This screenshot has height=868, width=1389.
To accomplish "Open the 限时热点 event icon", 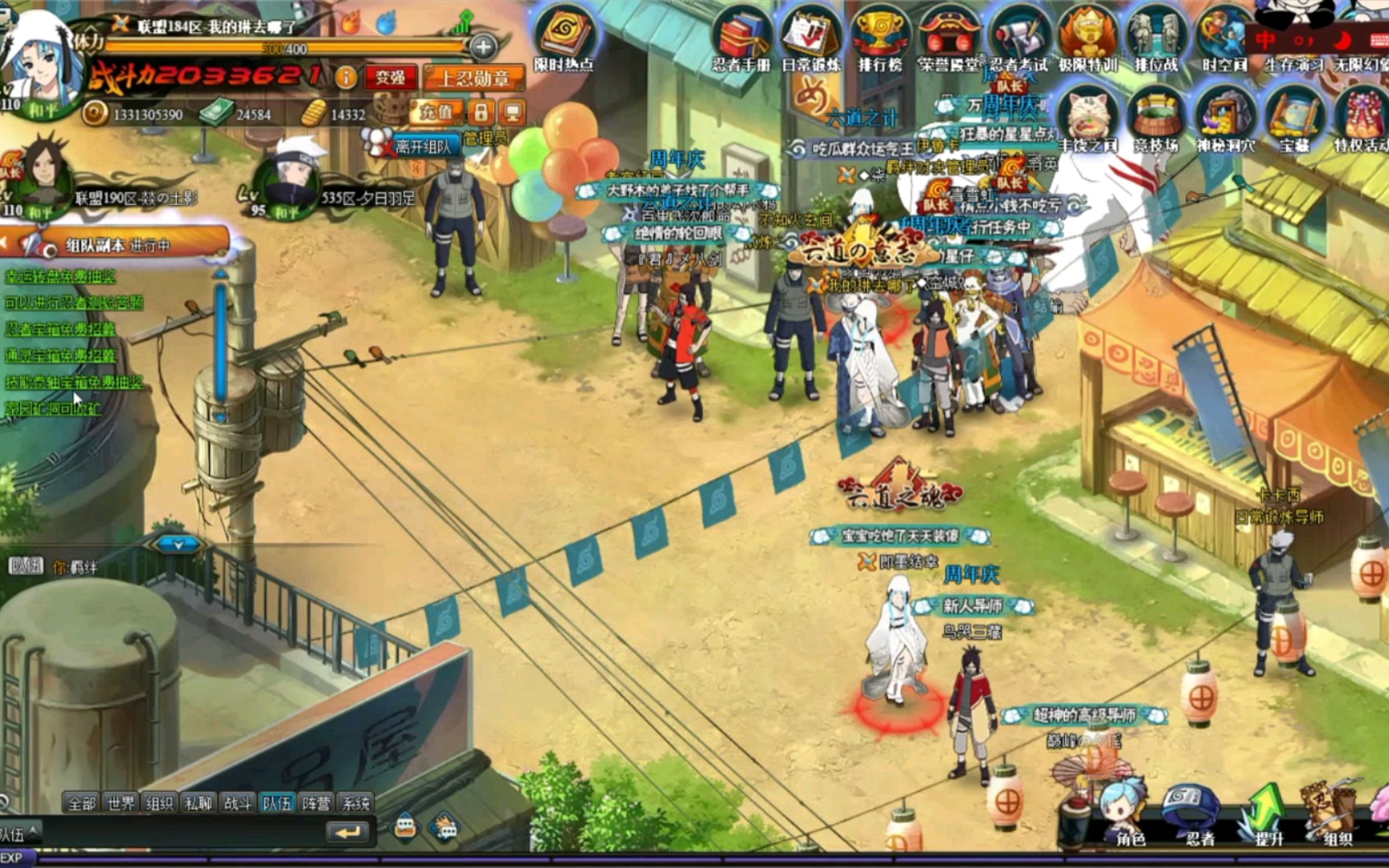I will 564,38.
